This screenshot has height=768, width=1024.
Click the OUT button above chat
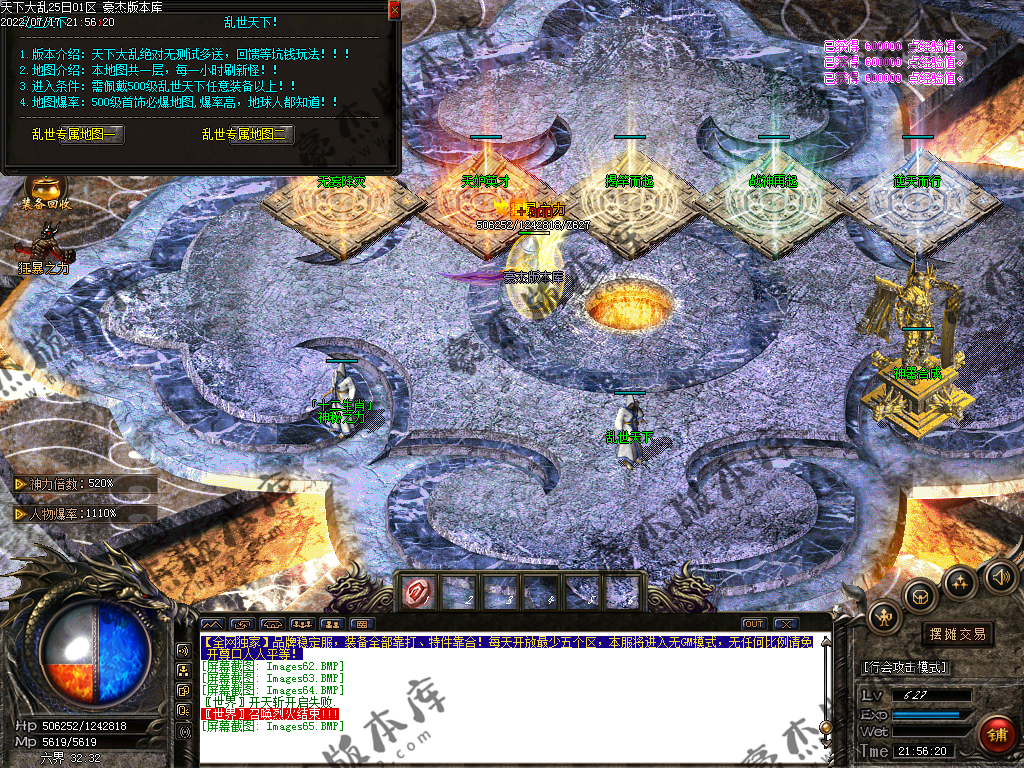(754, 624)
